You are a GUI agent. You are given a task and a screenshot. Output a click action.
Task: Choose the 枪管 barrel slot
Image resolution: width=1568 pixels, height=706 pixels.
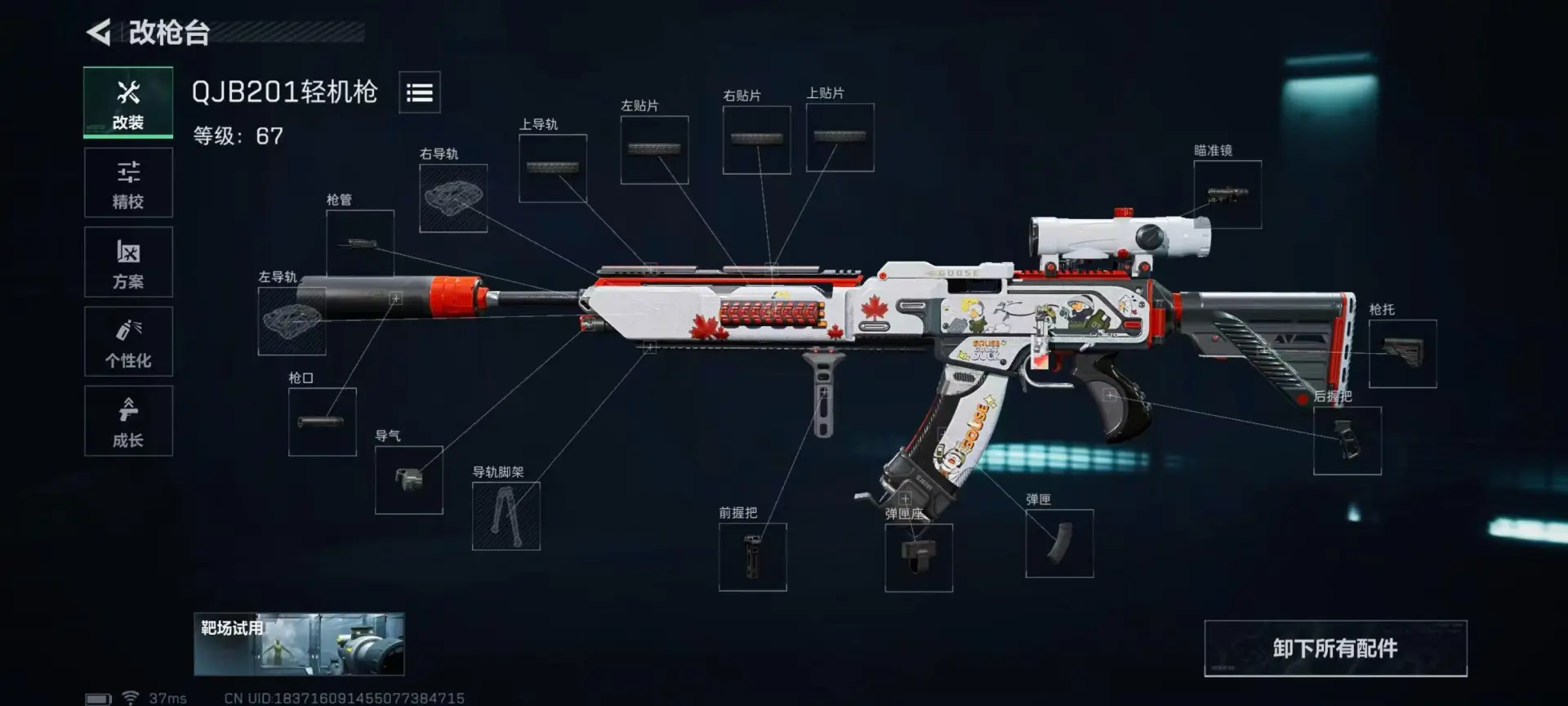(360, 243)
